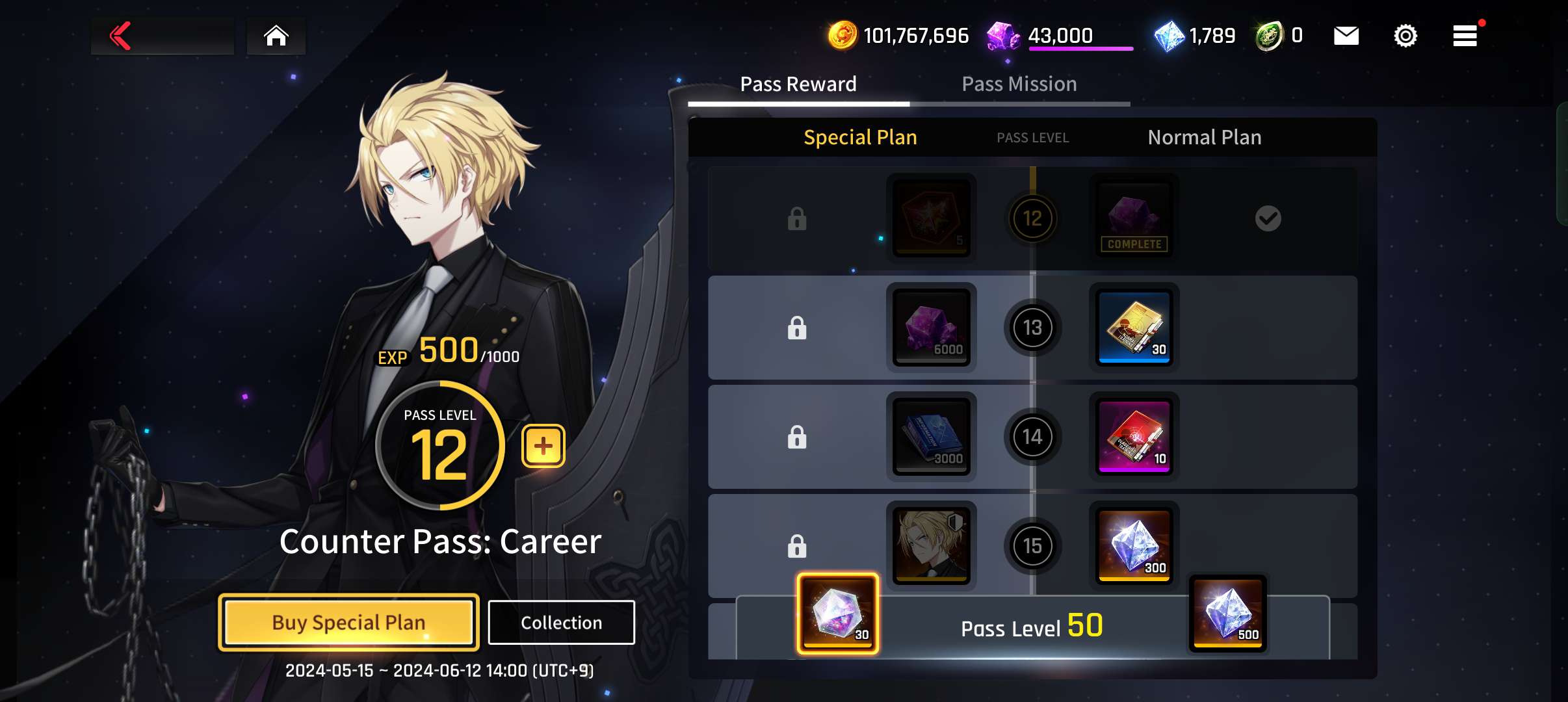The width and height of the screenshot is (1568, 702).
Task: Open the Collection button
Action: 561,622
